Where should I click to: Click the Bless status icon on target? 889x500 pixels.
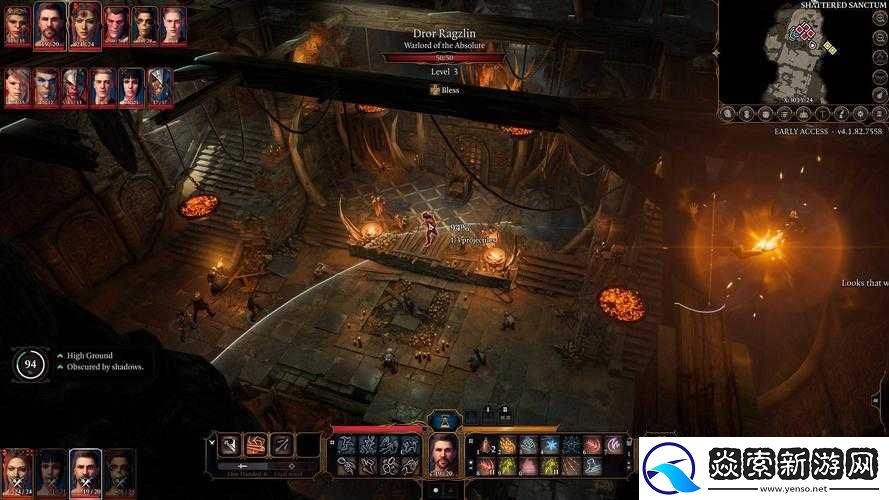pyautogui.click(x=435, y=90)
